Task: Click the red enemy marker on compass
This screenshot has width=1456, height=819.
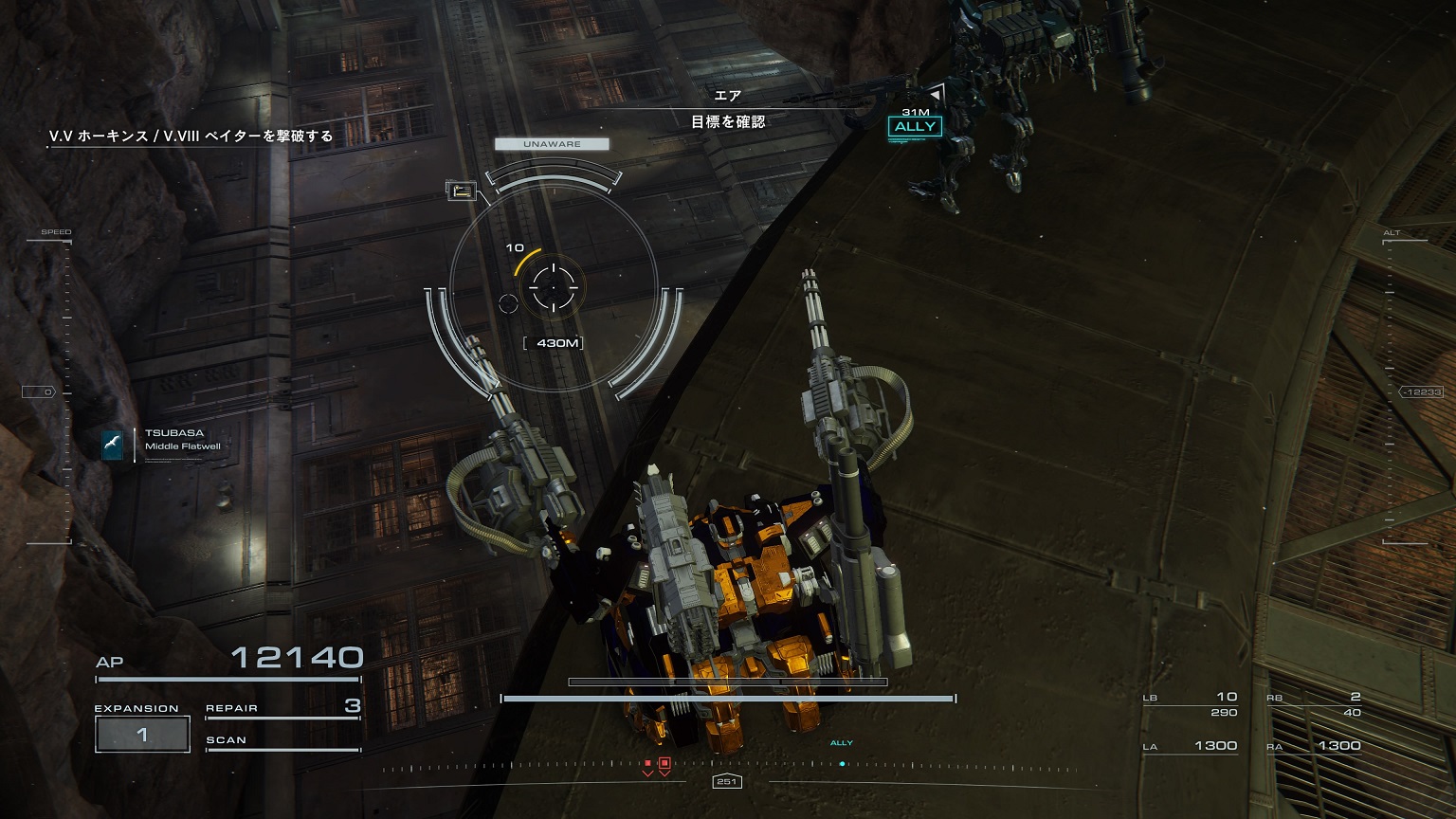Action: (x=664, y=763)
